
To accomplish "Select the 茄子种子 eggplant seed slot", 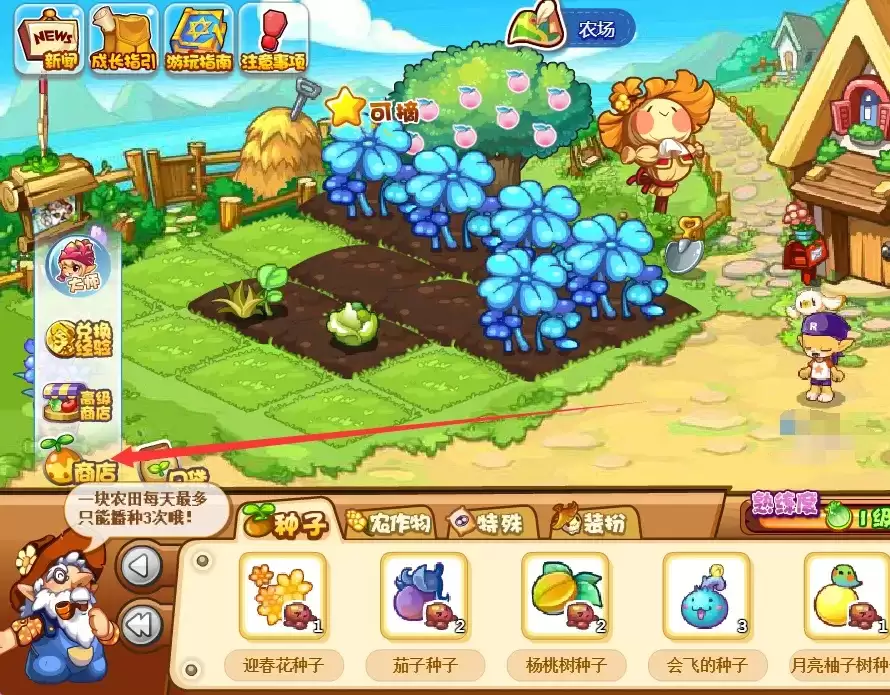I will click(x=424, y=597).
